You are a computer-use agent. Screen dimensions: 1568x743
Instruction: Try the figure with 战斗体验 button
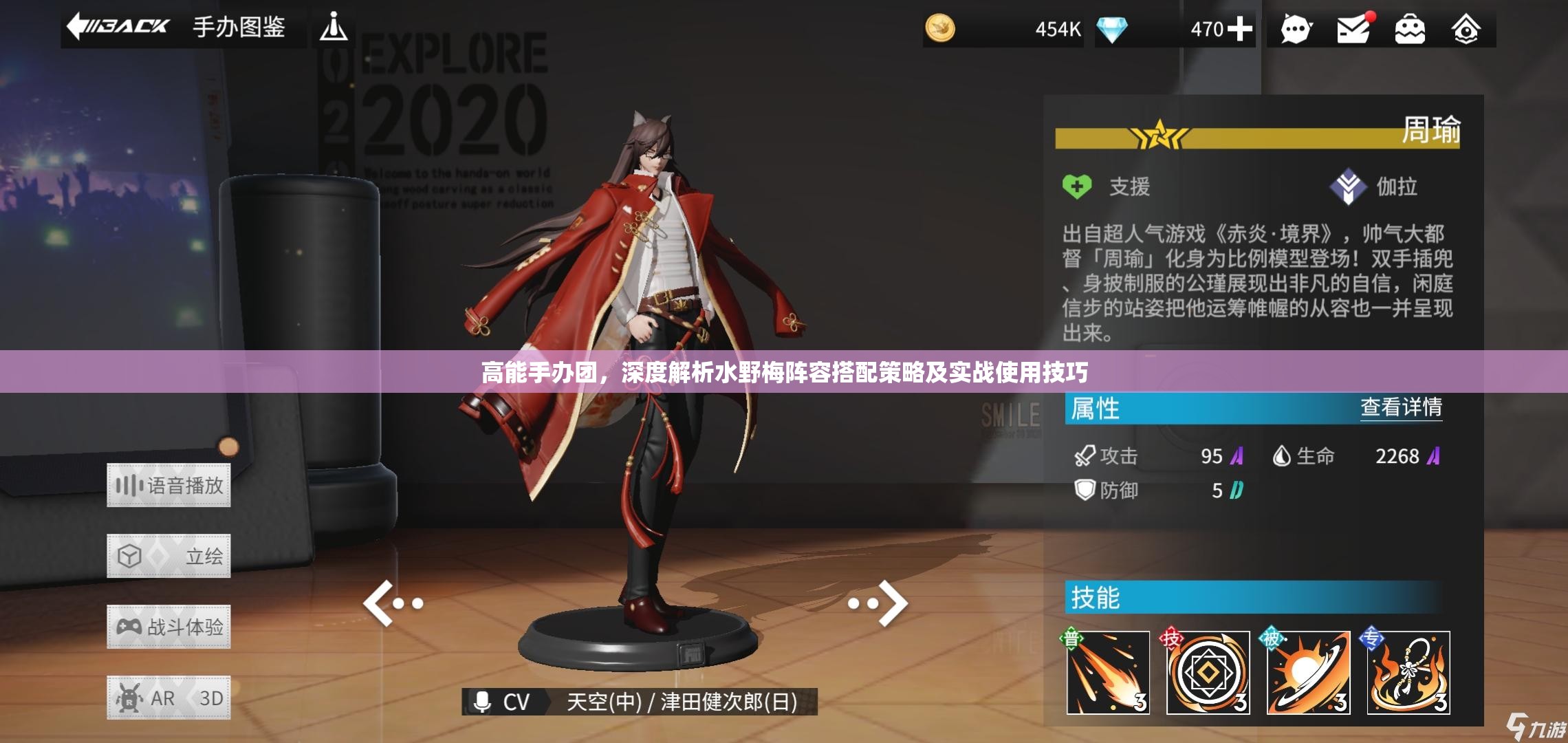(168, 627)
